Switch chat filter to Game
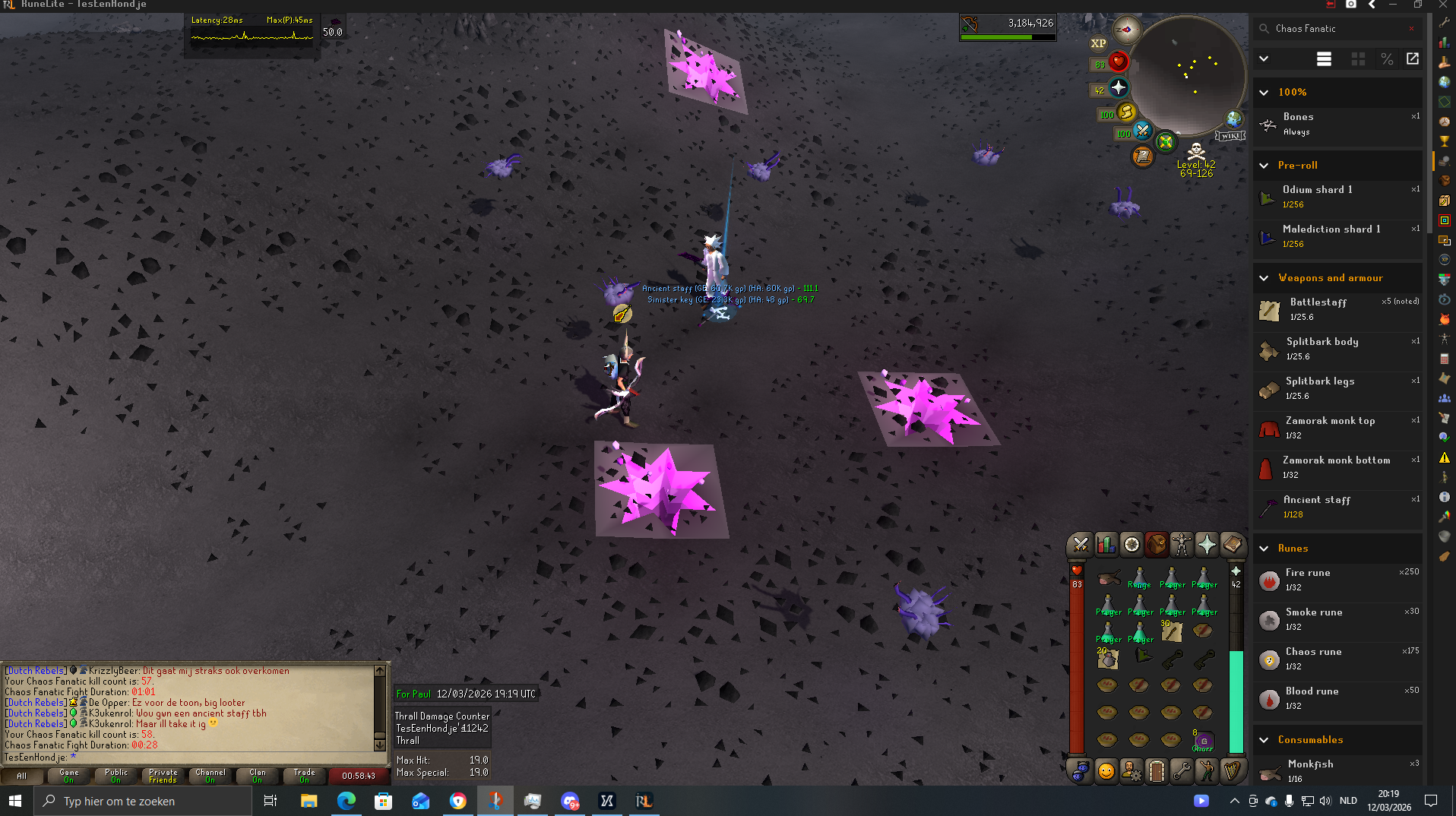Image resolution: width=1456 pixels, height=816 pixels. 69,776
